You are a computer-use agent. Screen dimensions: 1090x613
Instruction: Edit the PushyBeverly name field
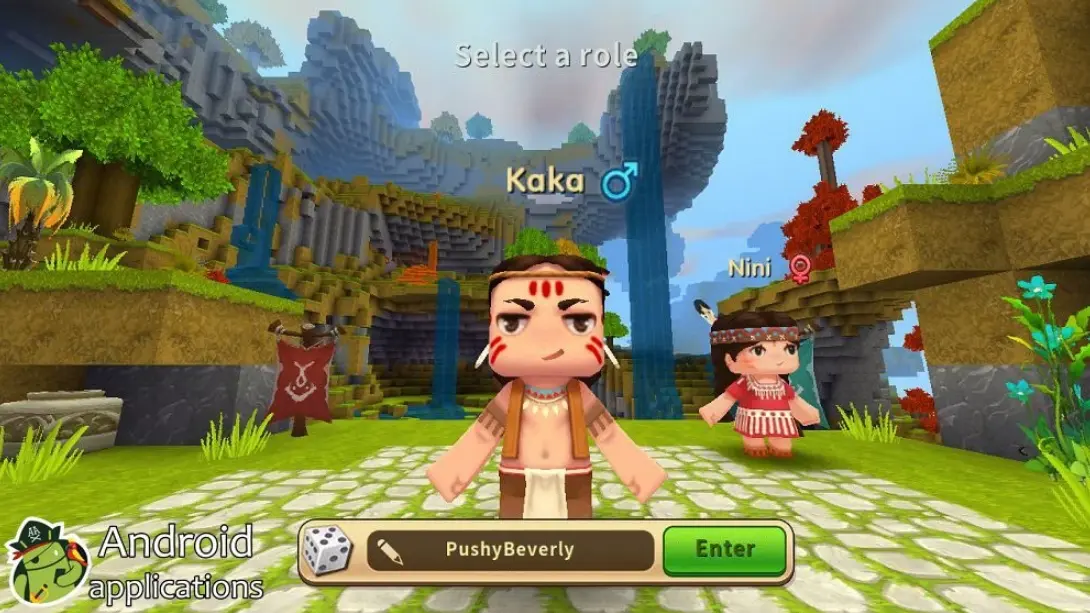(510, 550)
